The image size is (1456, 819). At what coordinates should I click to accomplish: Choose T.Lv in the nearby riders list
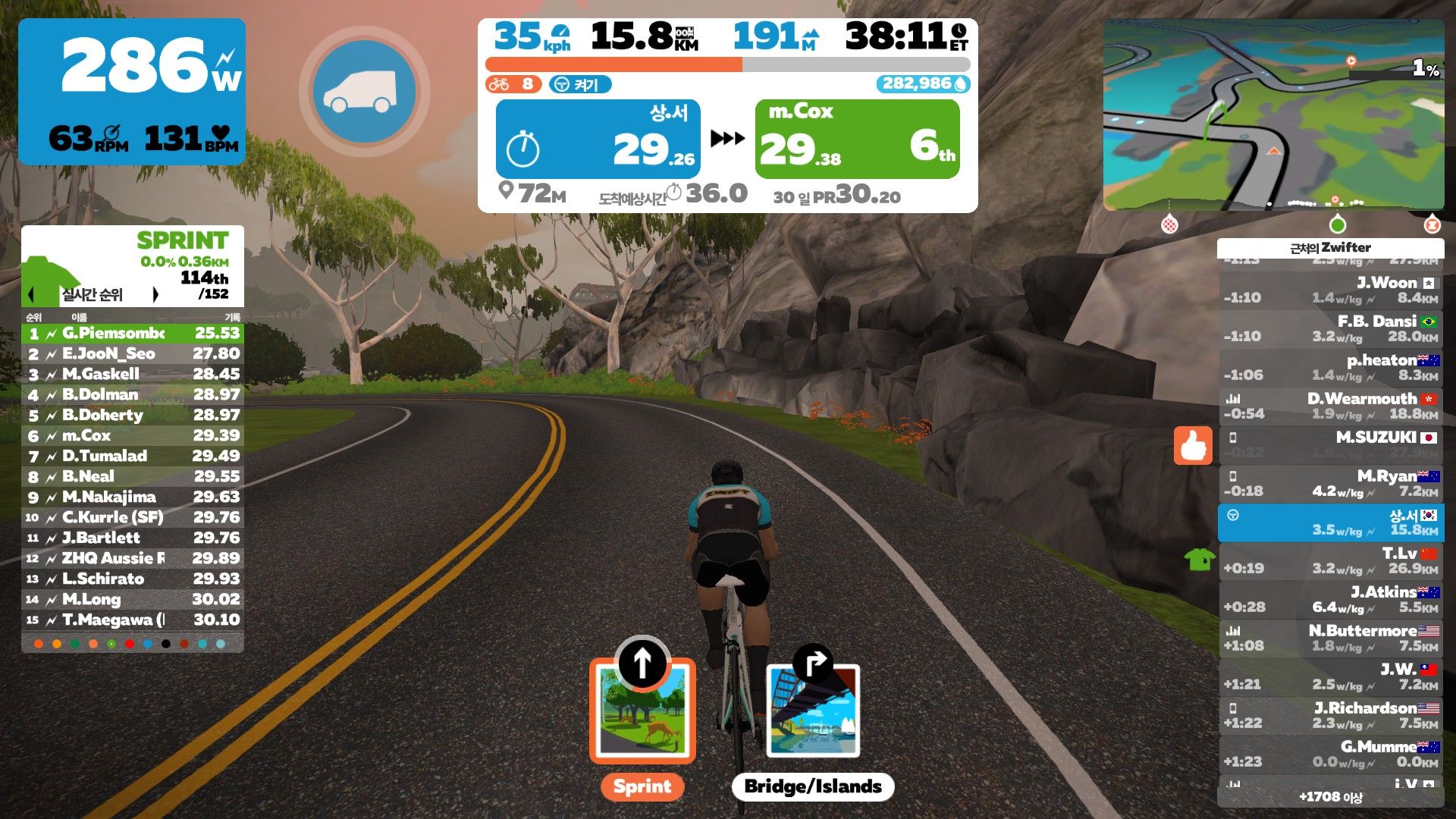coord(1331,560)
